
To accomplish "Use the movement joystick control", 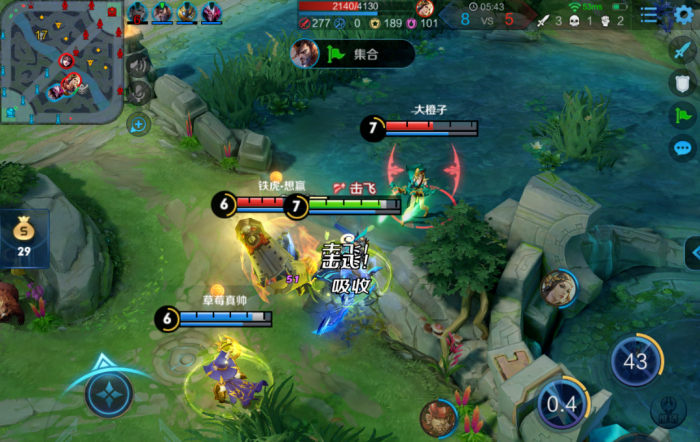I will [x=109, y=393].
